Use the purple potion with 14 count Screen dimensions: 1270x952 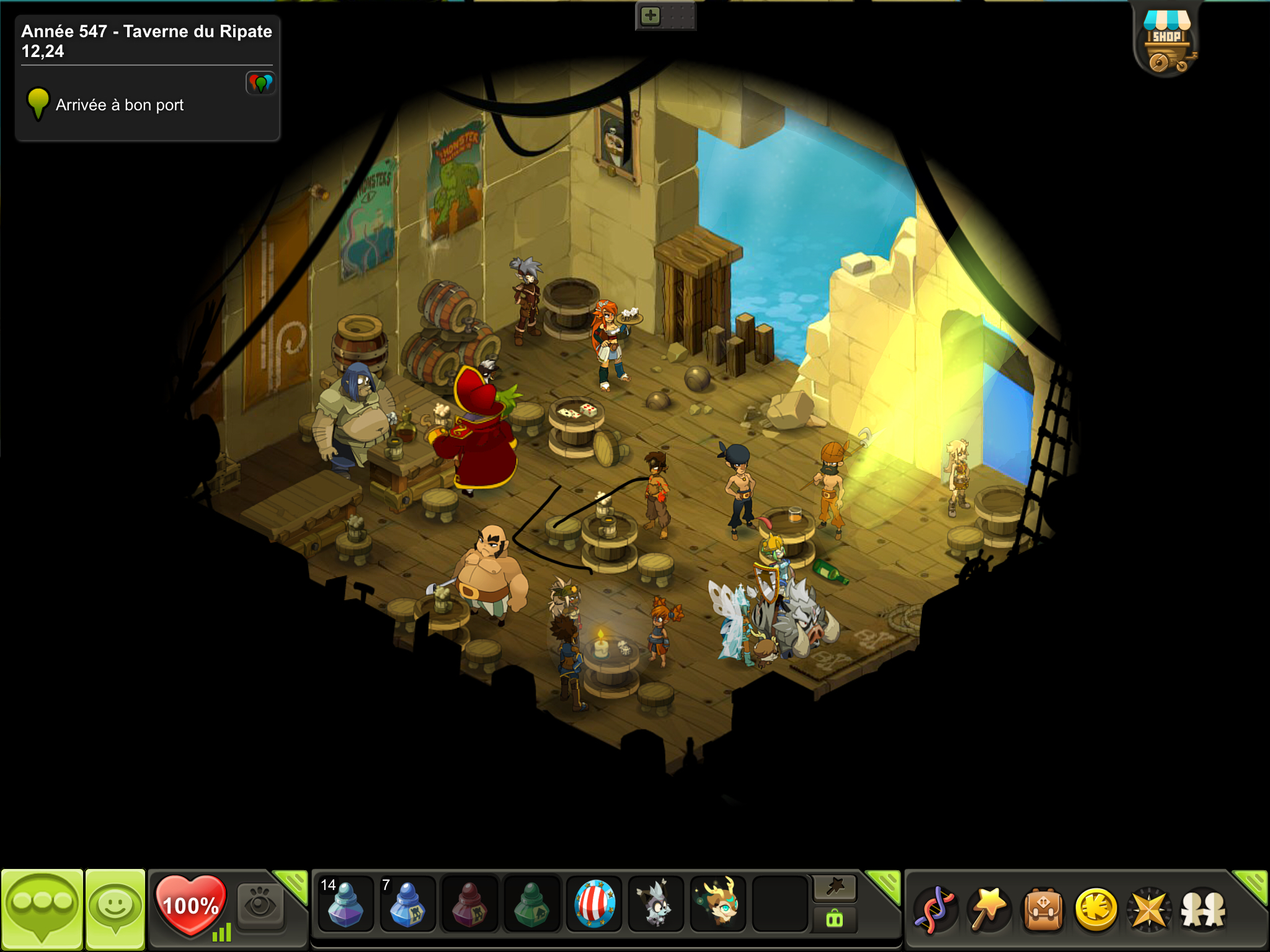pyautogui.click(x=345, y=905)
